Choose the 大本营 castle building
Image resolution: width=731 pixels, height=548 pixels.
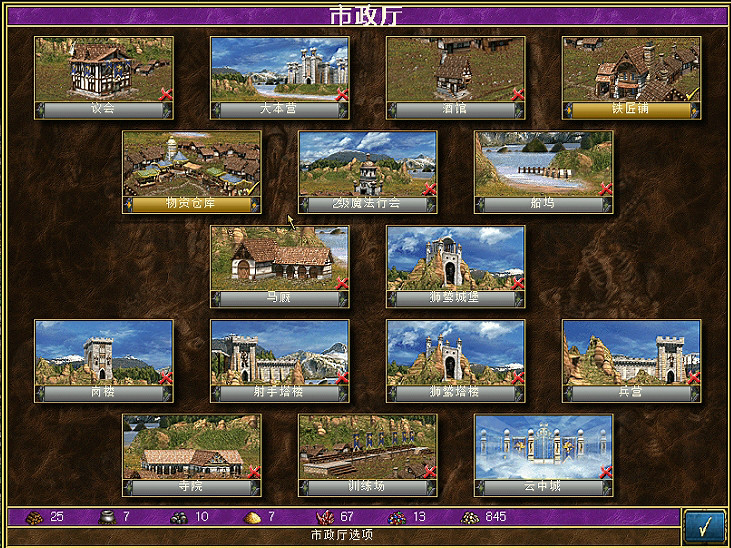point(280,70)
